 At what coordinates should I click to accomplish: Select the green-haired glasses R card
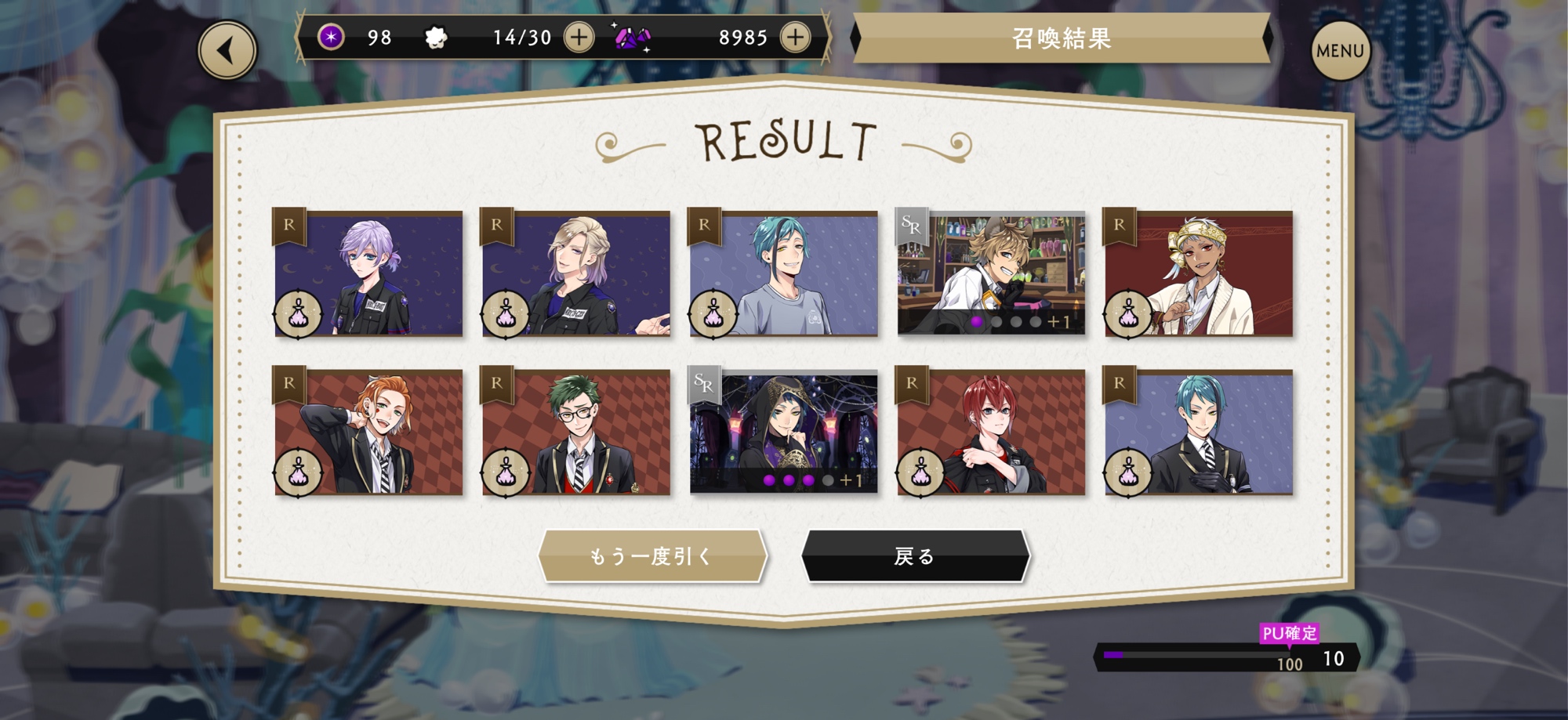(x=576, y=432)
